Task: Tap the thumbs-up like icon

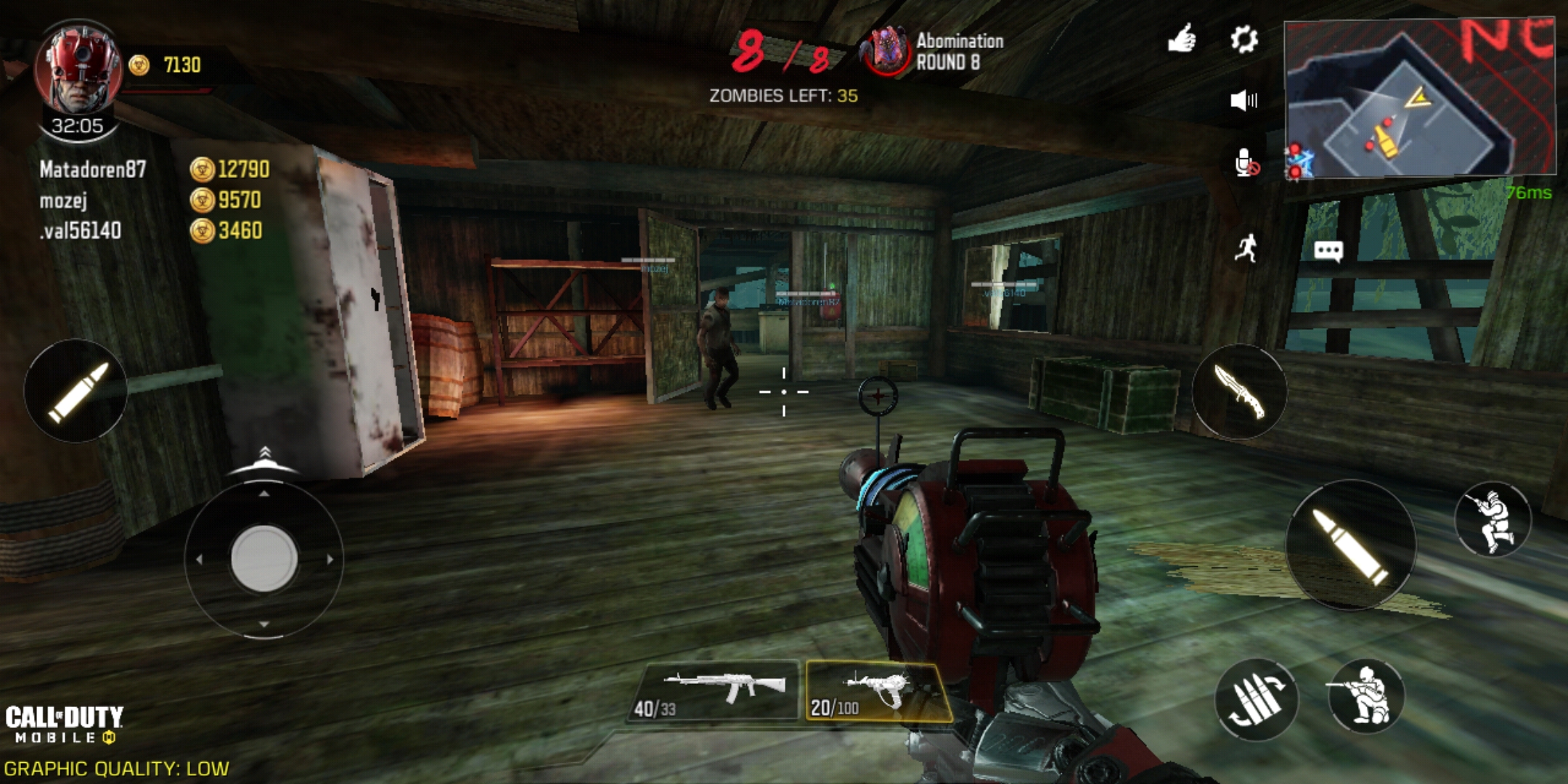Action: coord(1182,38)
